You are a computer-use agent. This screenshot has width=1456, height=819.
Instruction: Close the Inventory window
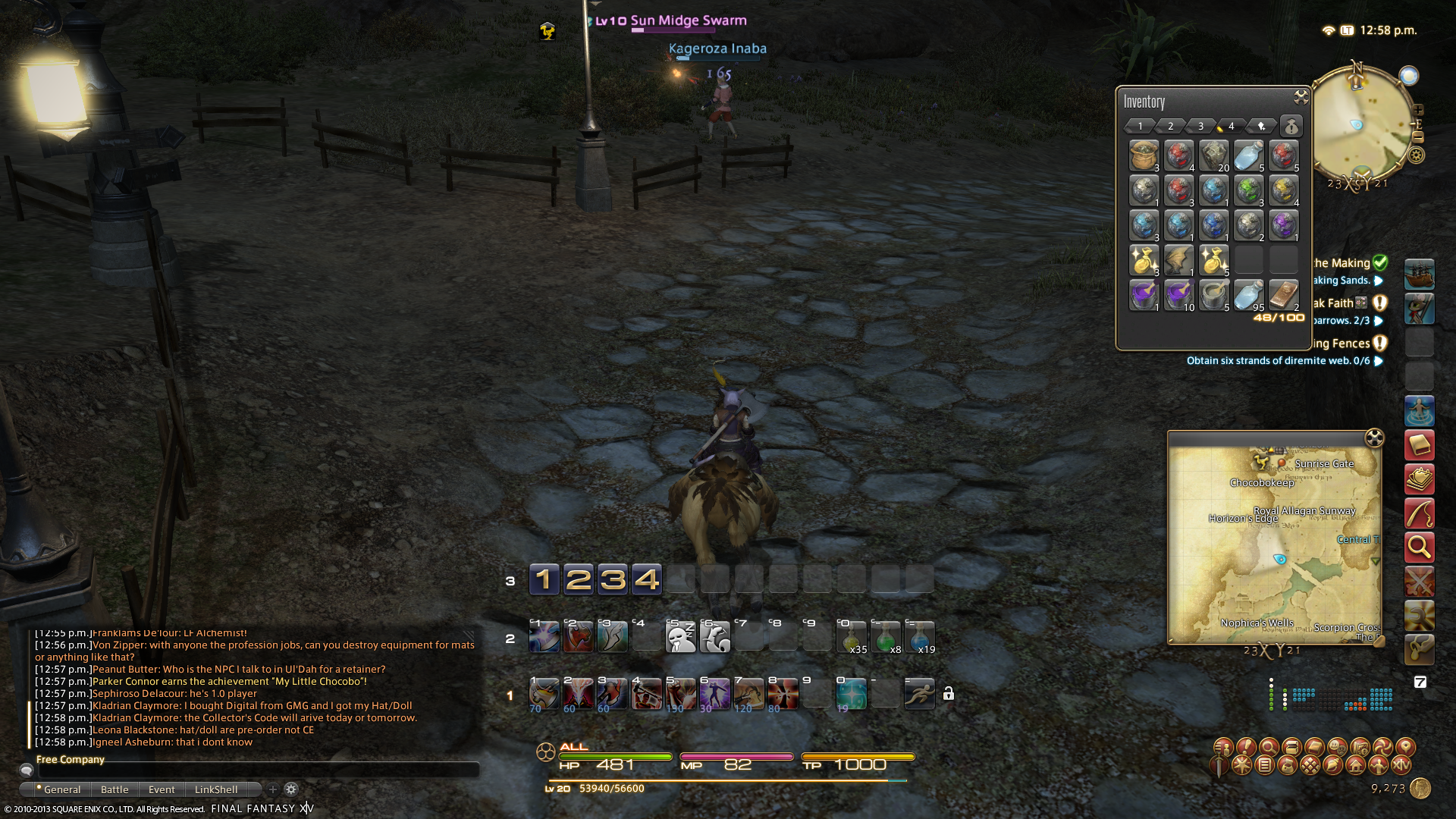click(1301, 97)
